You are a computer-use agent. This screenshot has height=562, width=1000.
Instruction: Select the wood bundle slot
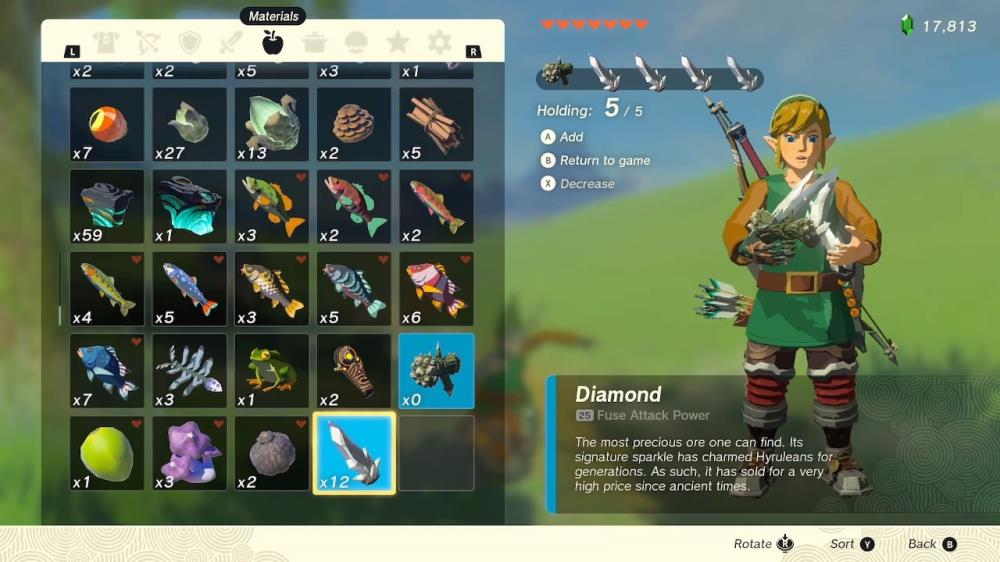point(436,124)
